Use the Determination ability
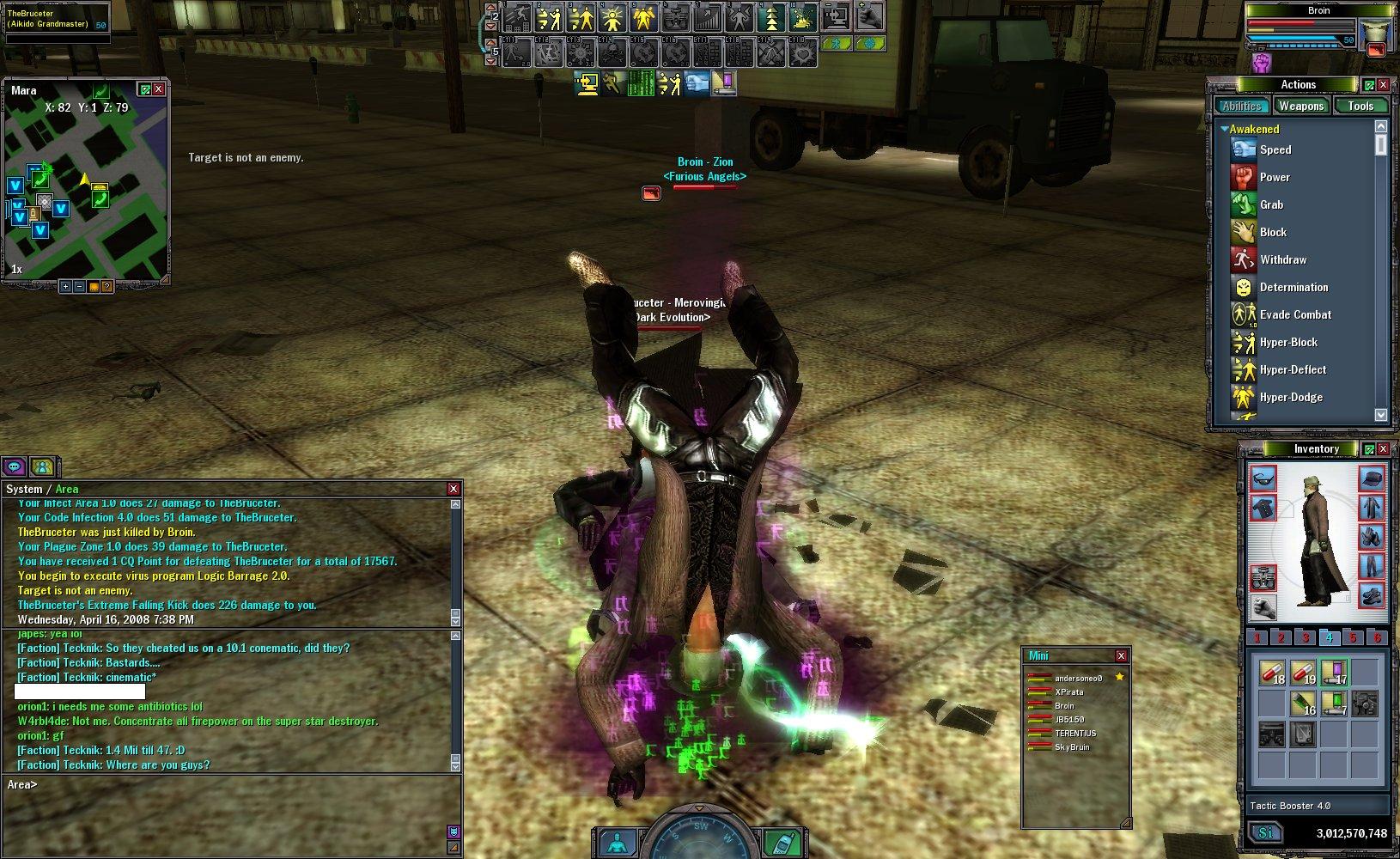Image resolution: width=1400 pixels, height=859 pixels. pyautogui.click(x=1293, y=287)
